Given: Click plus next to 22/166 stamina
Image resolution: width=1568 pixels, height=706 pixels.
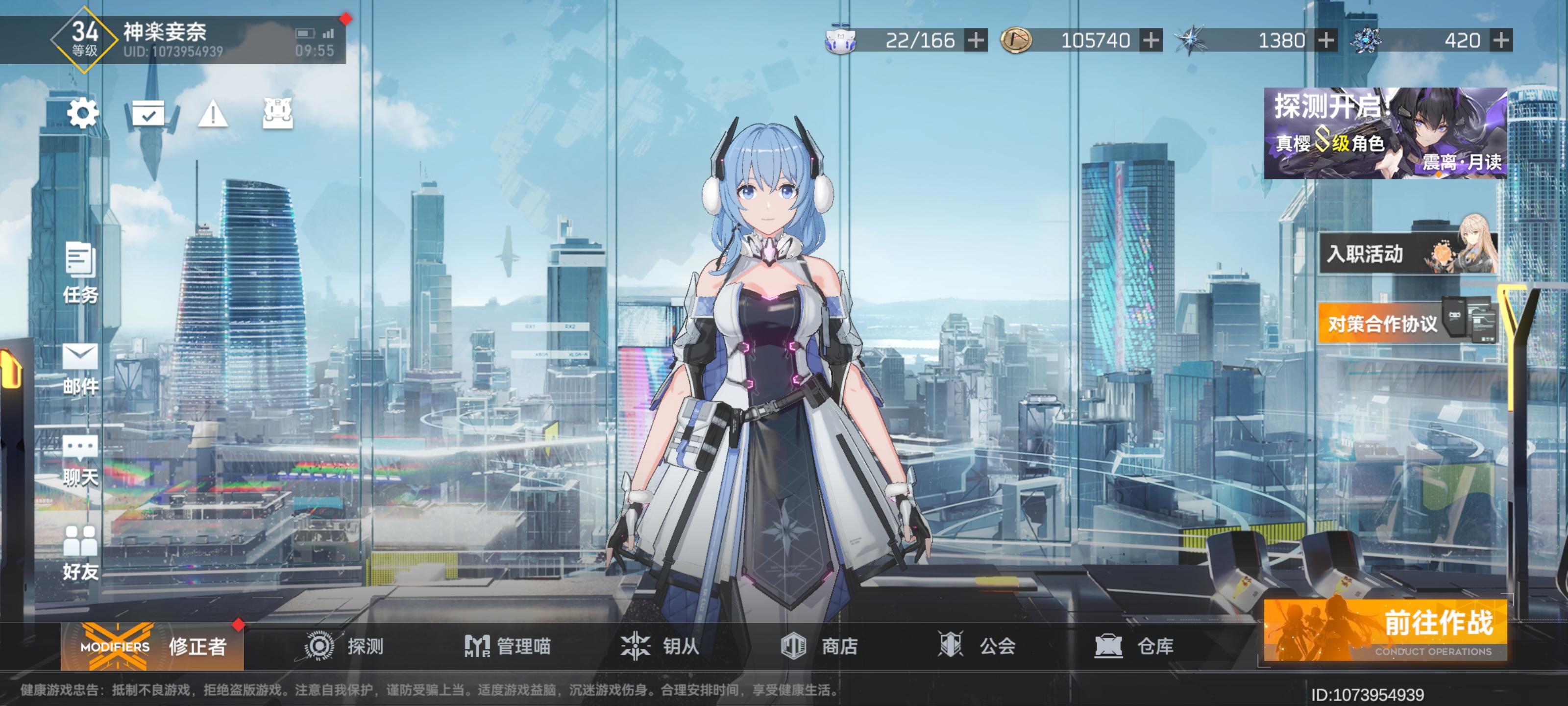Looking at the screenshot, I should (x=975, y=41).
